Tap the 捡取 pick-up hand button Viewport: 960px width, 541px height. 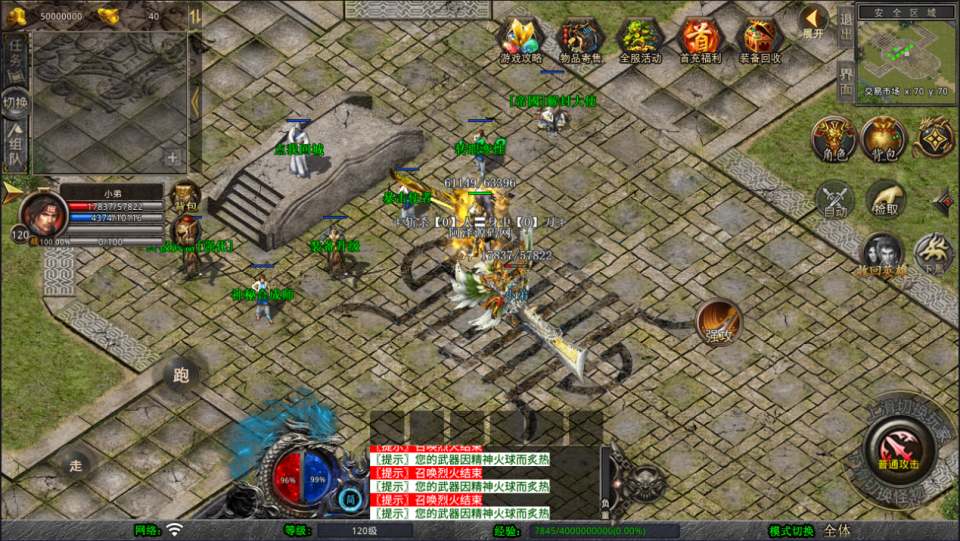click(x=885, y=200)
